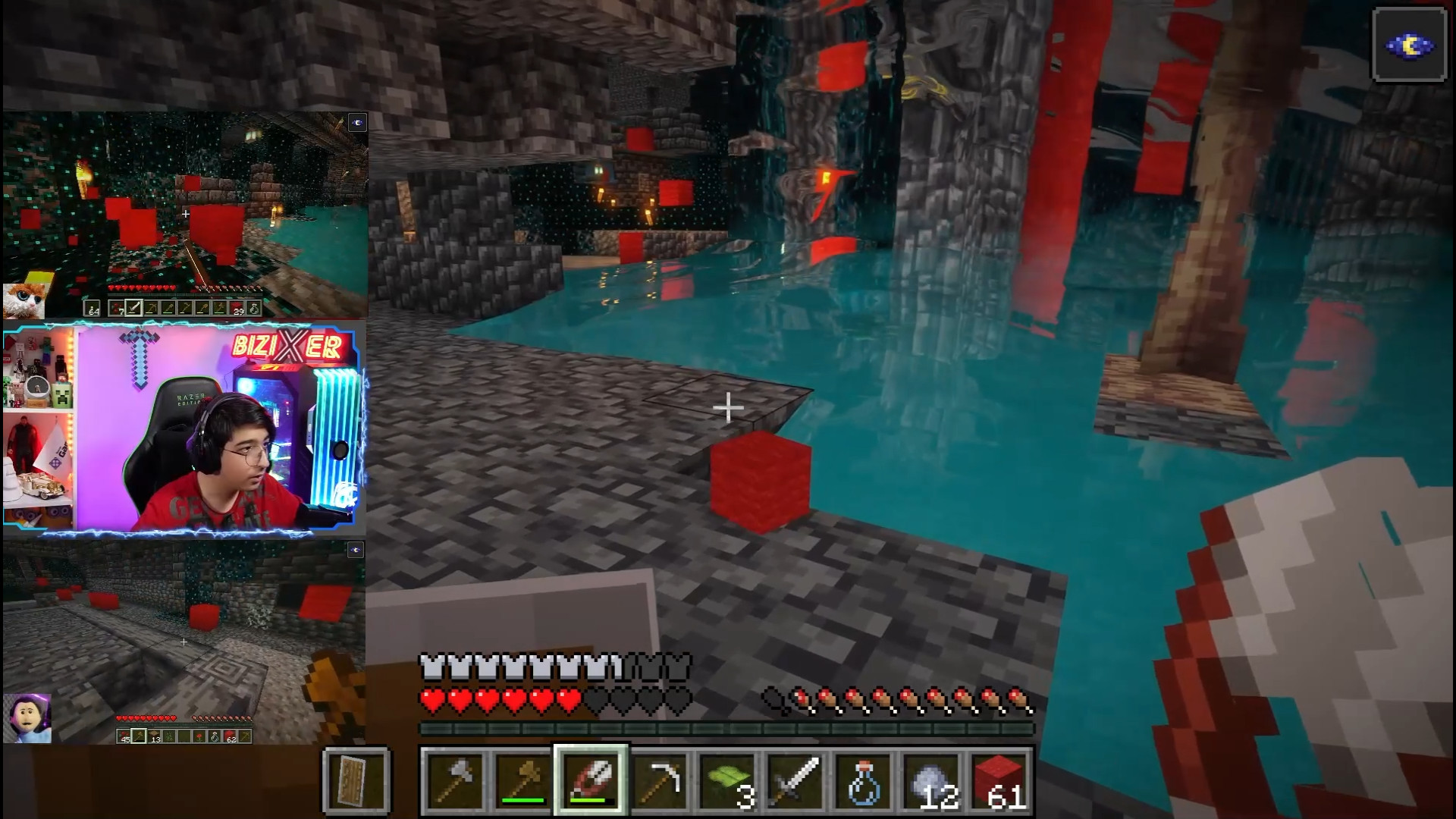
Task: Click the streamer webcam overlay
Action: tap(184, 428)
